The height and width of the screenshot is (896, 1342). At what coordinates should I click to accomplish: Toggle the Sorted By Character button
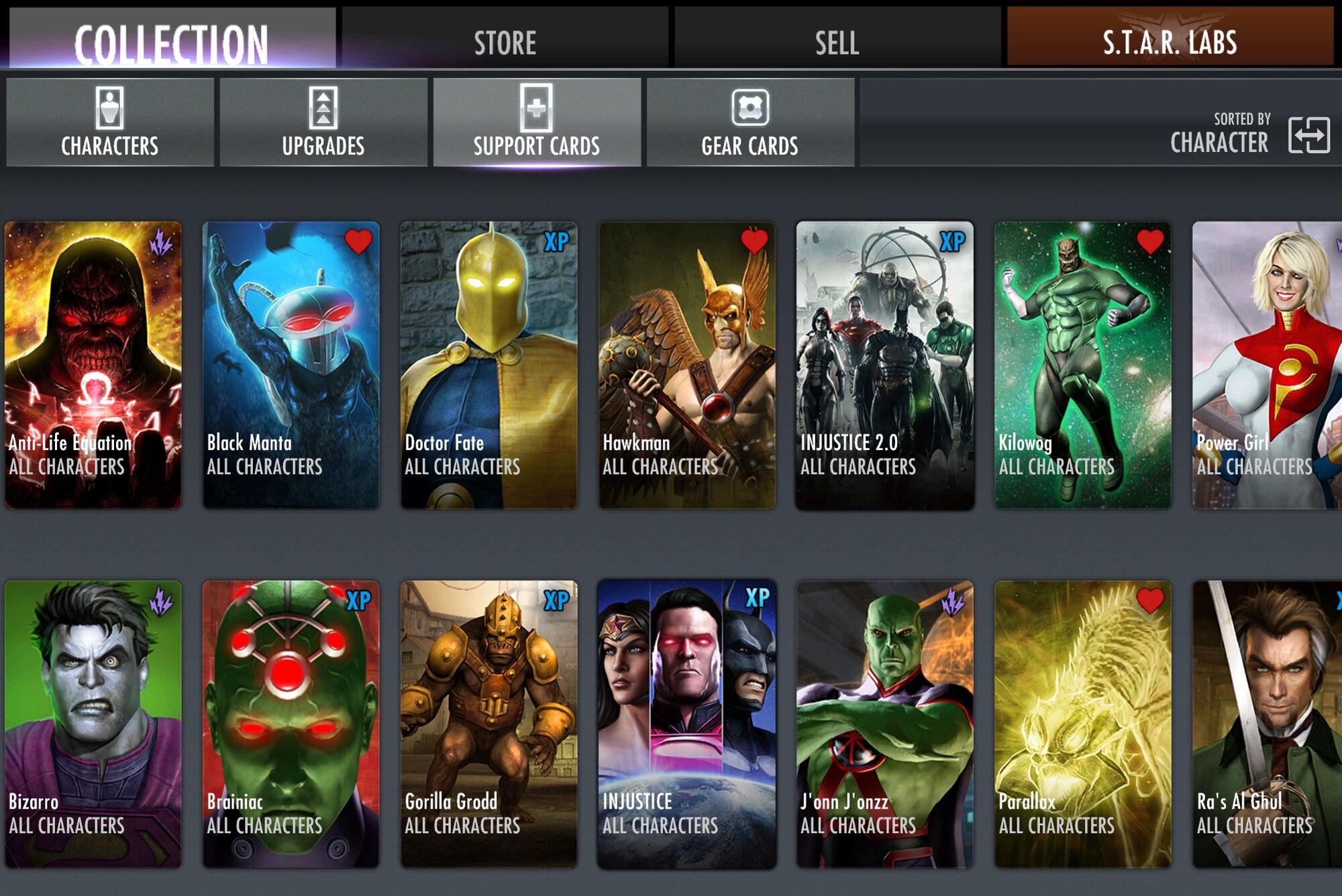coord(1308,134)
